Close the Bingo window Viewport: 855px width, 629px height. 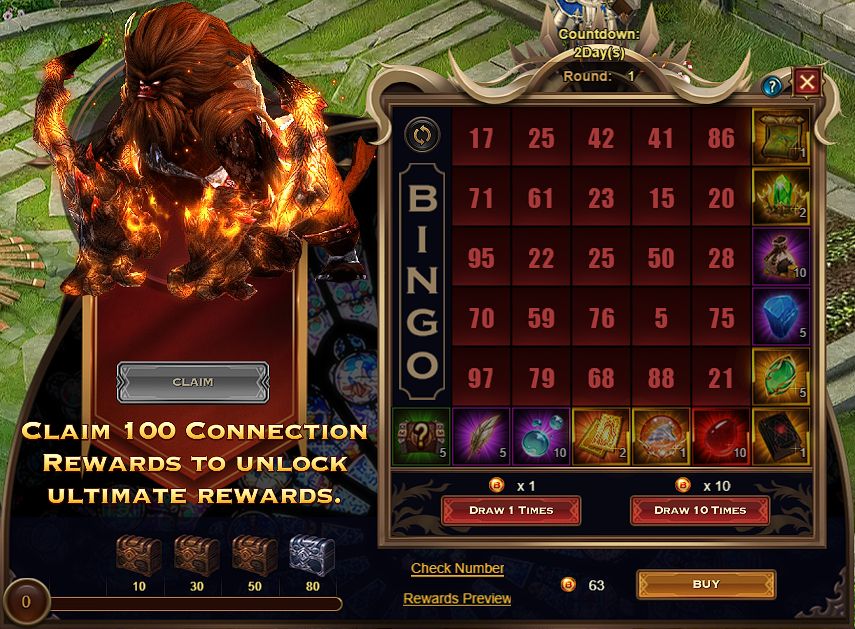pos(806,83)
